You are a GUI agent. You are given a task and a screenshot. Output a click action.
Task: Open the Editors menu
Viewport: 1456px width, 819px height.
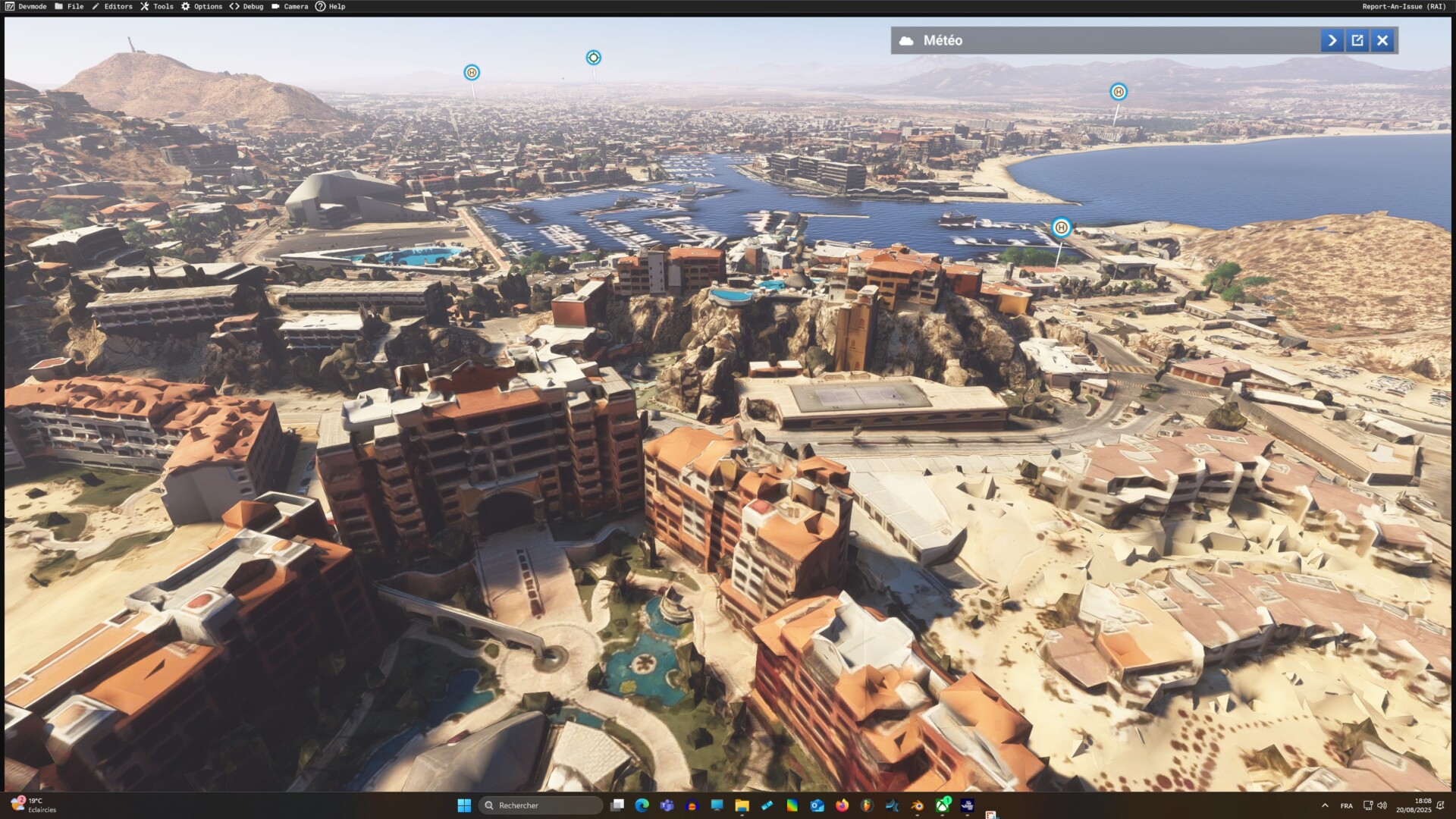pos(111,6)
